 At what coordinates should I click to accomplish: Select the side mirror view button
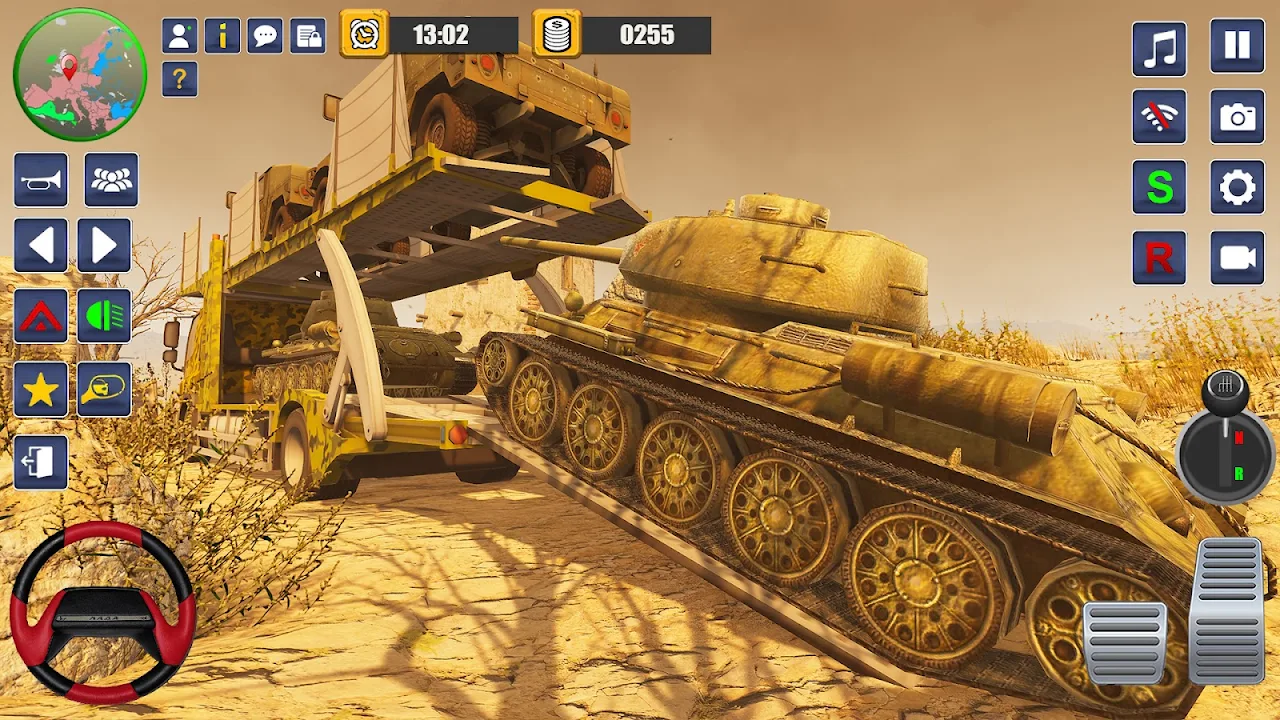pos(104,389)
